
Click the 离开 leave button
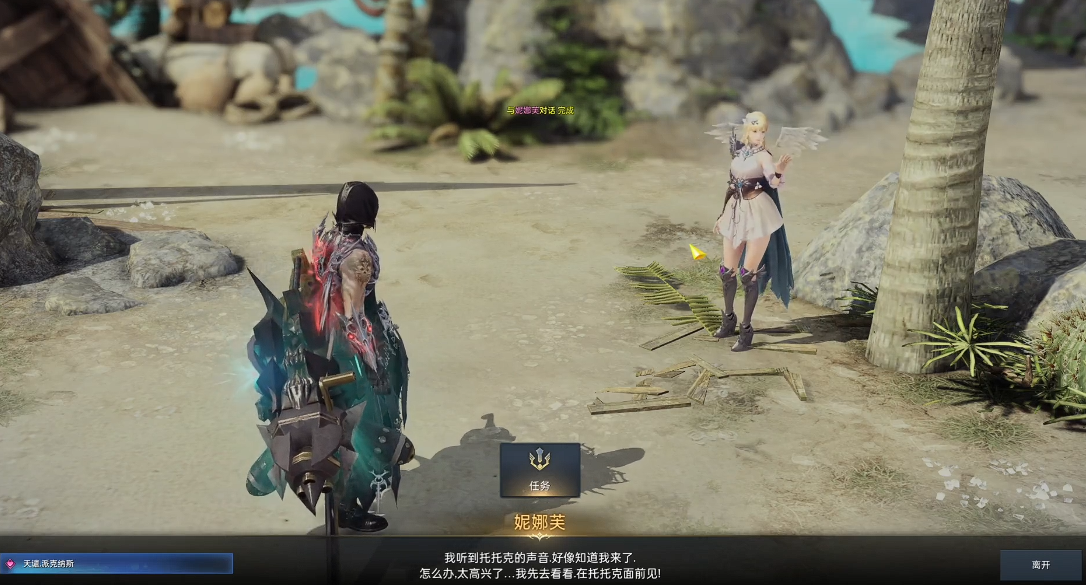1040,565
